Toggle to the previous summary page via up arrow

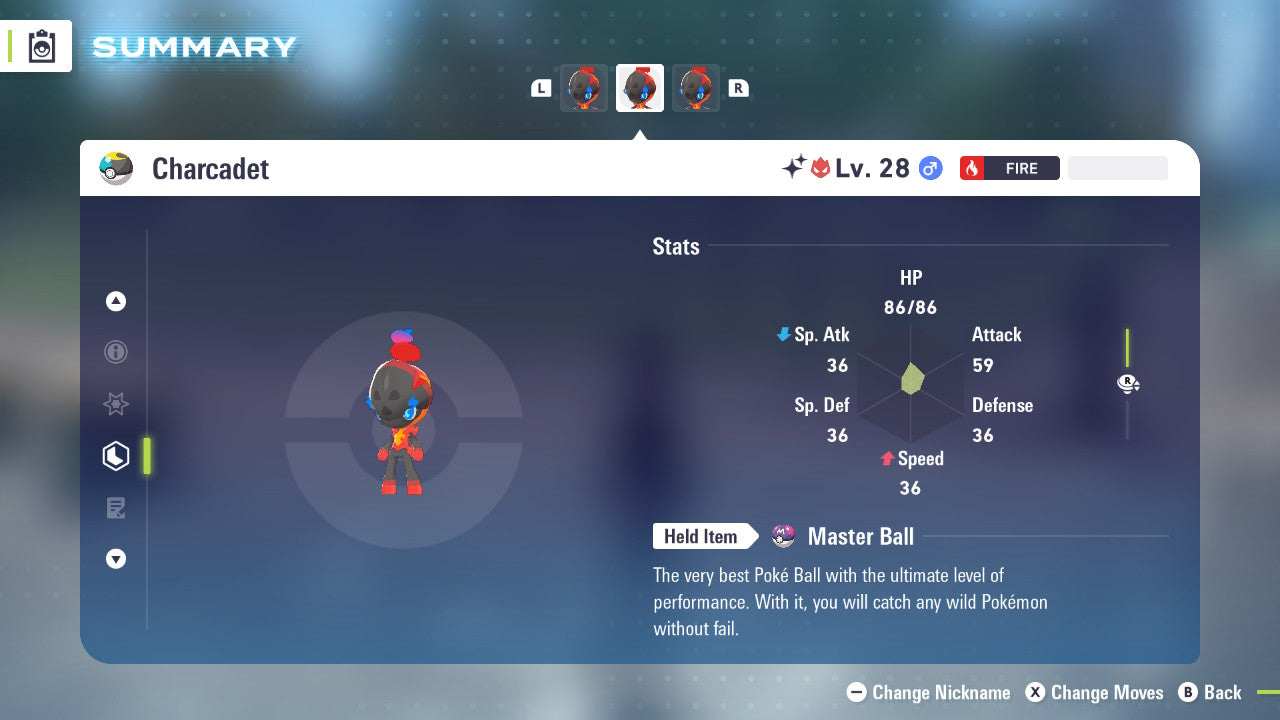pyautogui.click(x=116, y=301)
